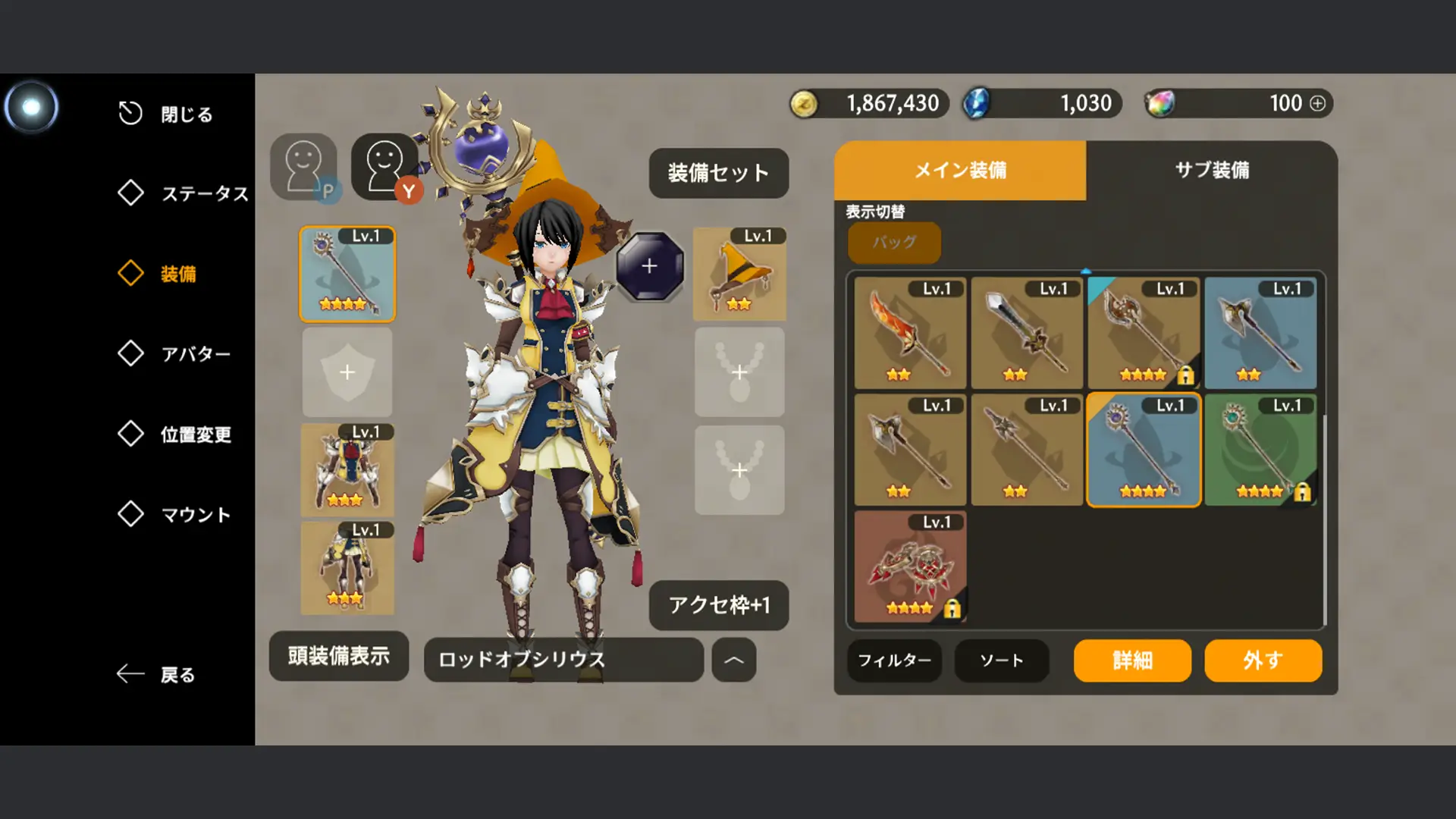Click an empty necklace accessory slot
The image size is (1456, 819).
pyautogui.click(x=739, y=372)
